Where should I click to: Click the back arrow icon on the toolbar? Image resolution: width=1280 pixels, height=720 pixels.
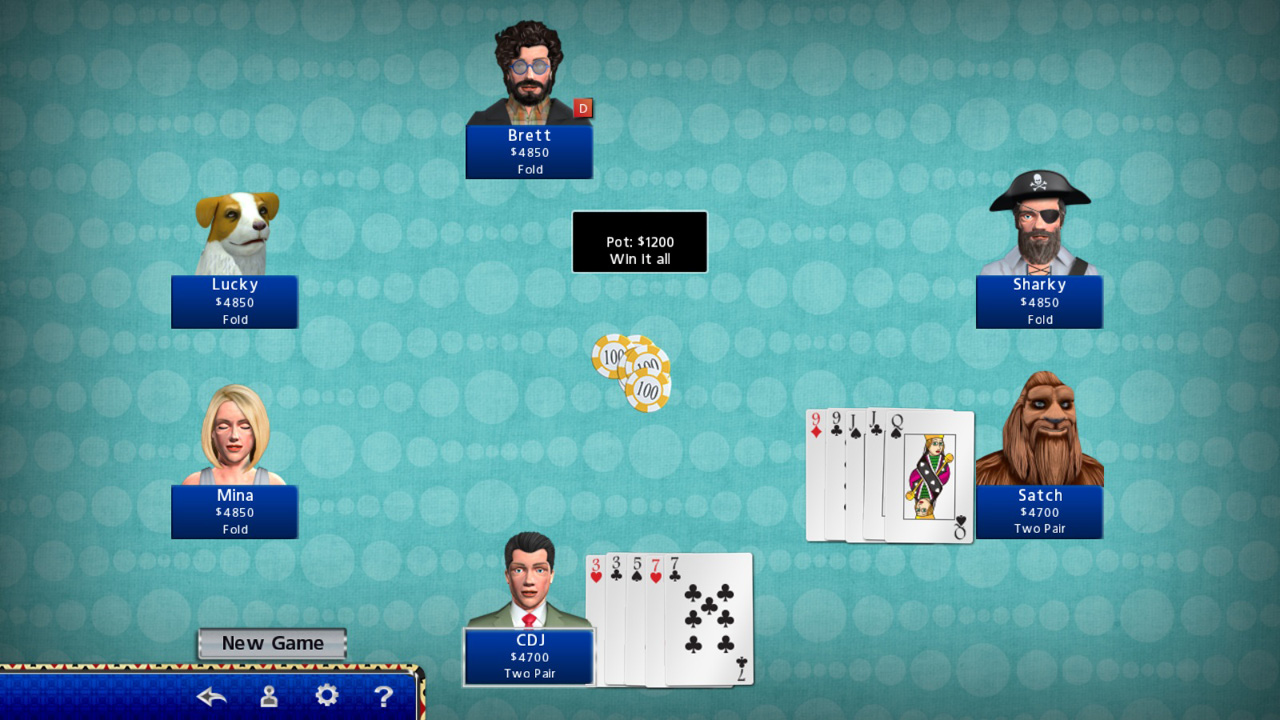(x=210, y=694)
